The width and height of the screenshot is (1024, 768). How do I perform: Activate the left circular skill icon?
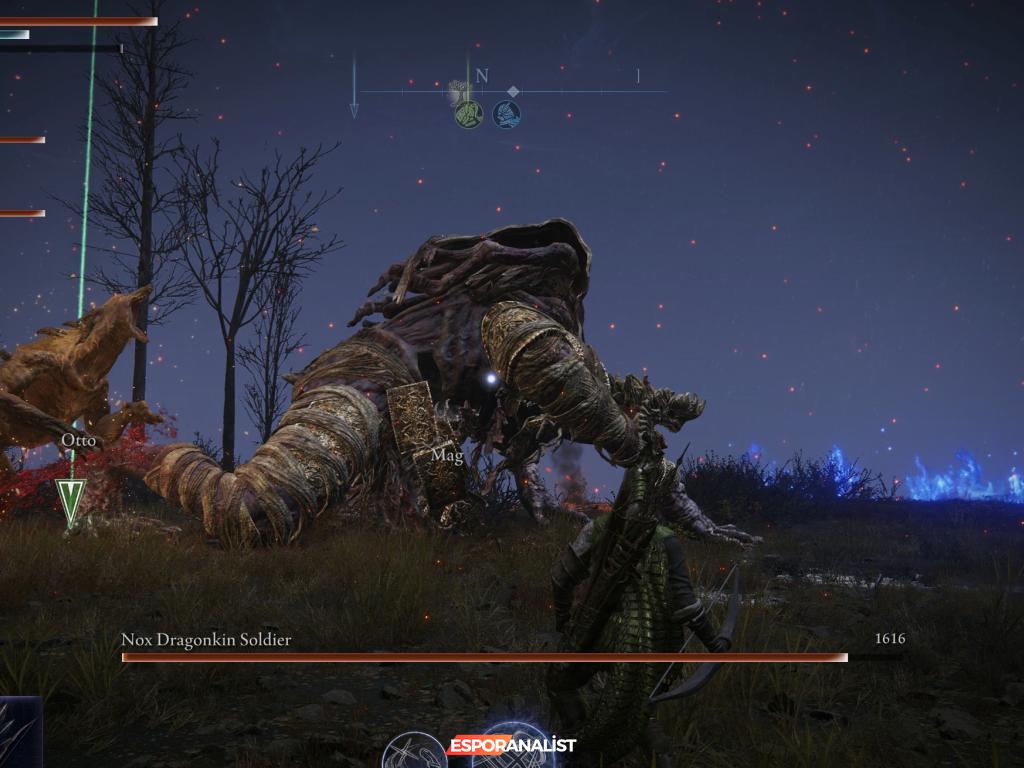point(415,752)
